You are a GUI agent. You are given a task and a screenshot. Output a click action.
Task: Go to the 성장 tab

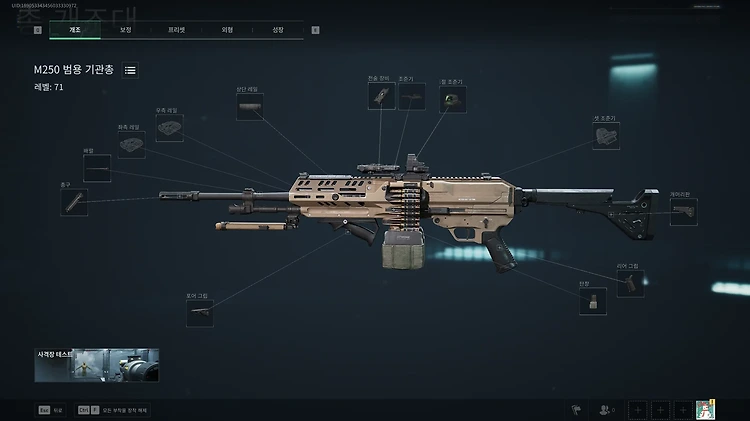click(277, 30)
